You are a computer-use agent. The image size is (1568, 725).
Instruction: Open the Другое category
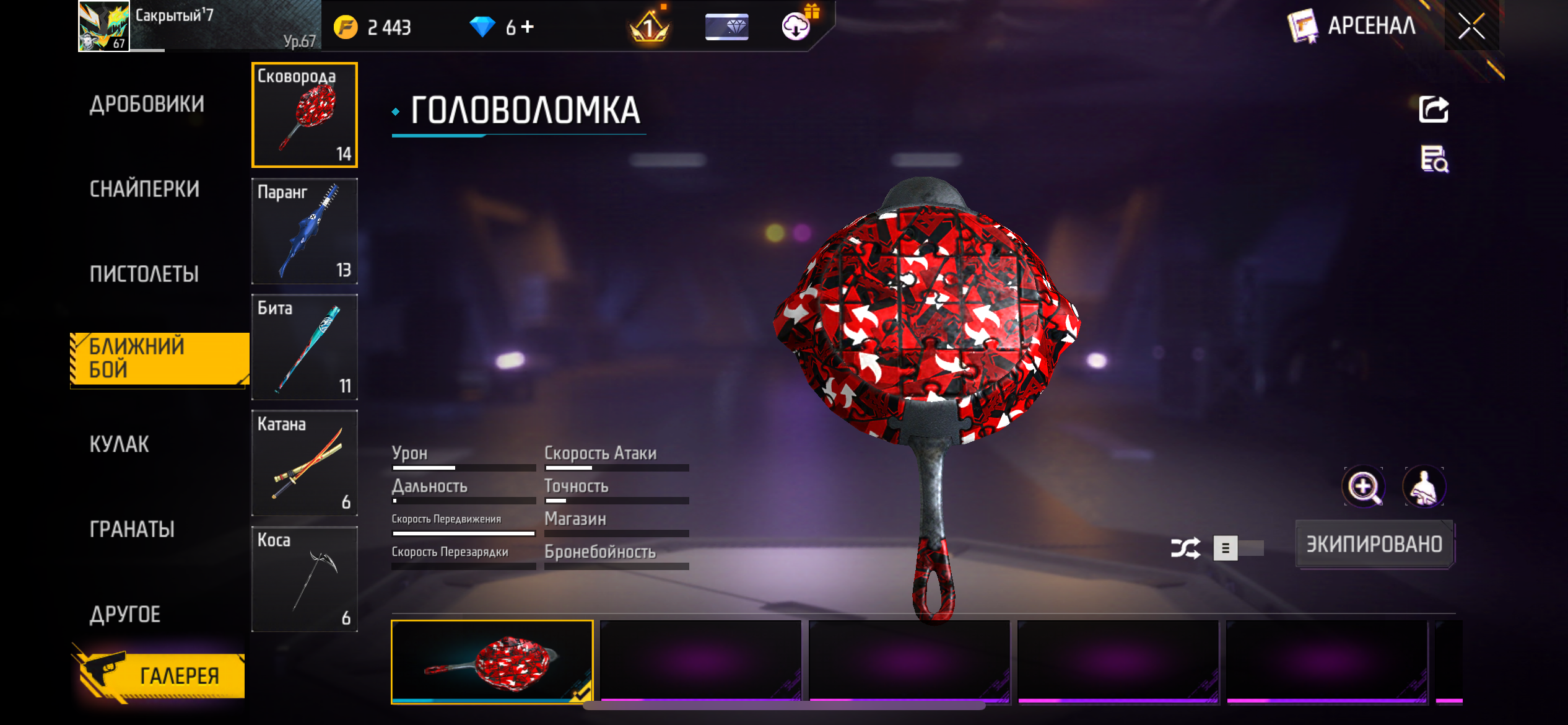pos(125,614)
